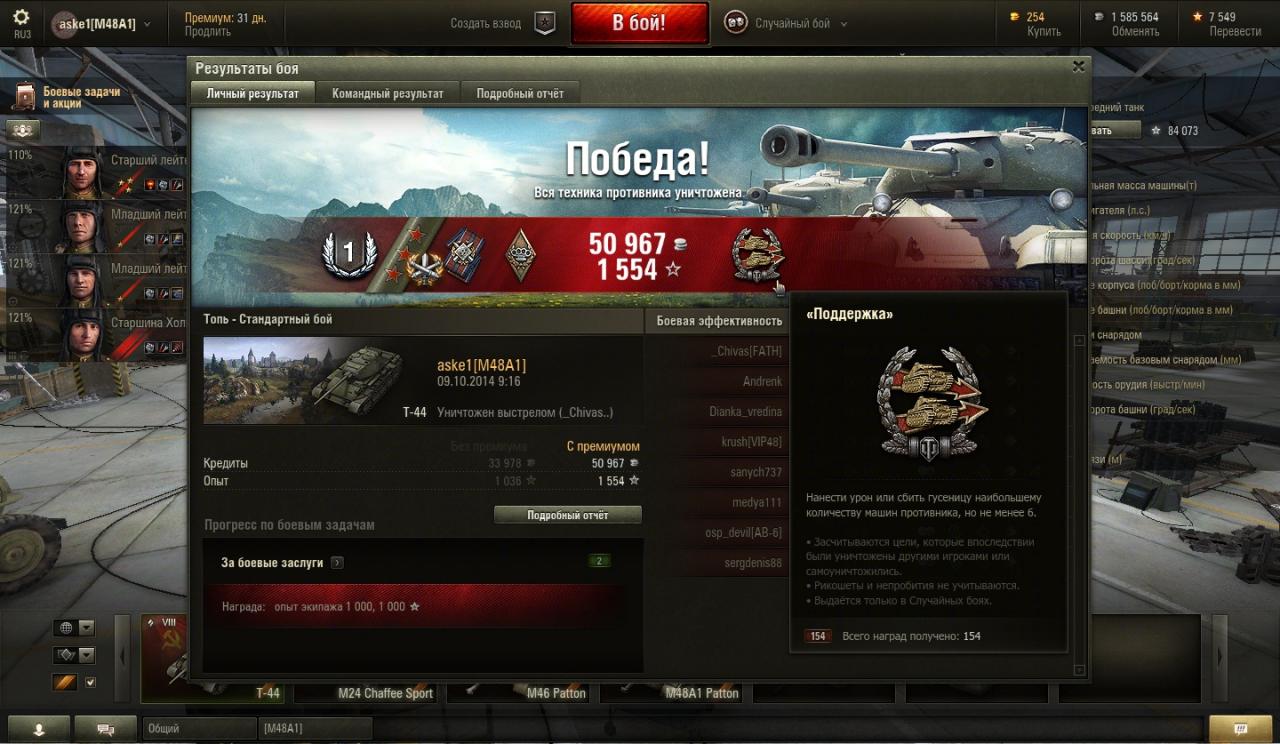This screenshot has height=744, width=1280.
Task: Close the battle results window
Action: coord(1078,67)
